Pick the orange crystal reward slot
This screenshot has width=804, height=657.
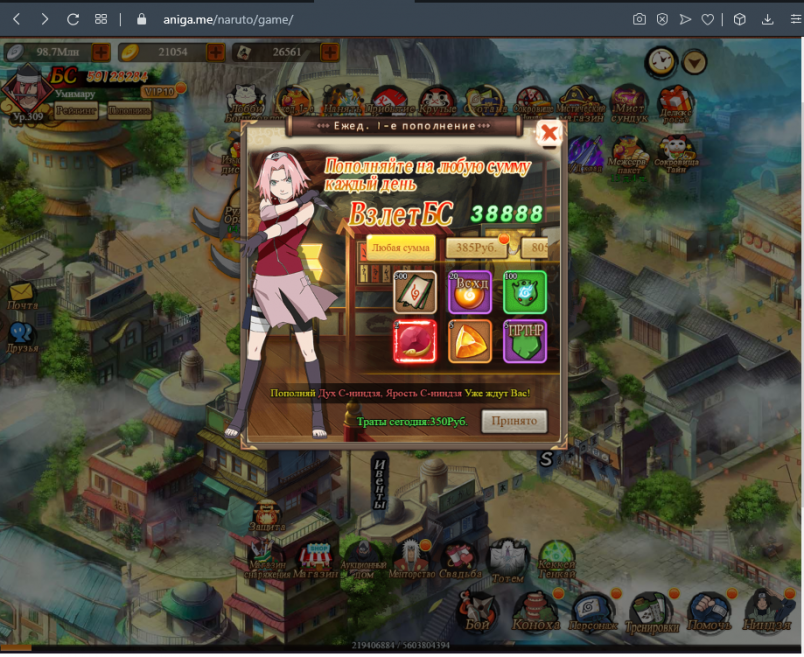click(469, 341)
